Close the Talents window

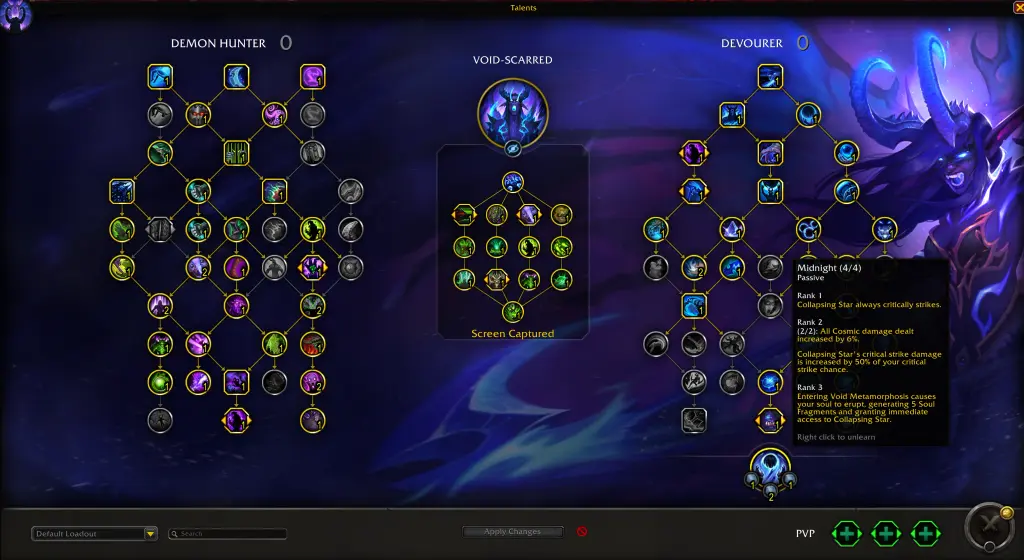tap(1017, 7)
